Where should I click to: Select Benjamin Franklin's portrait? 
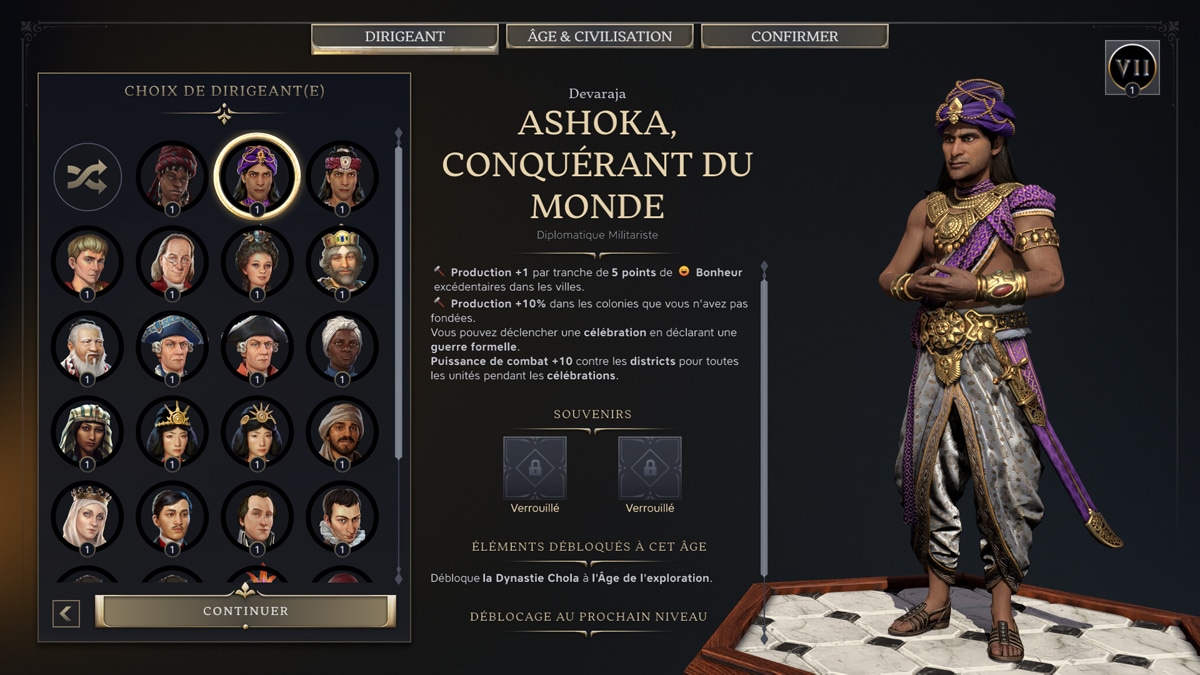[172, 261]
